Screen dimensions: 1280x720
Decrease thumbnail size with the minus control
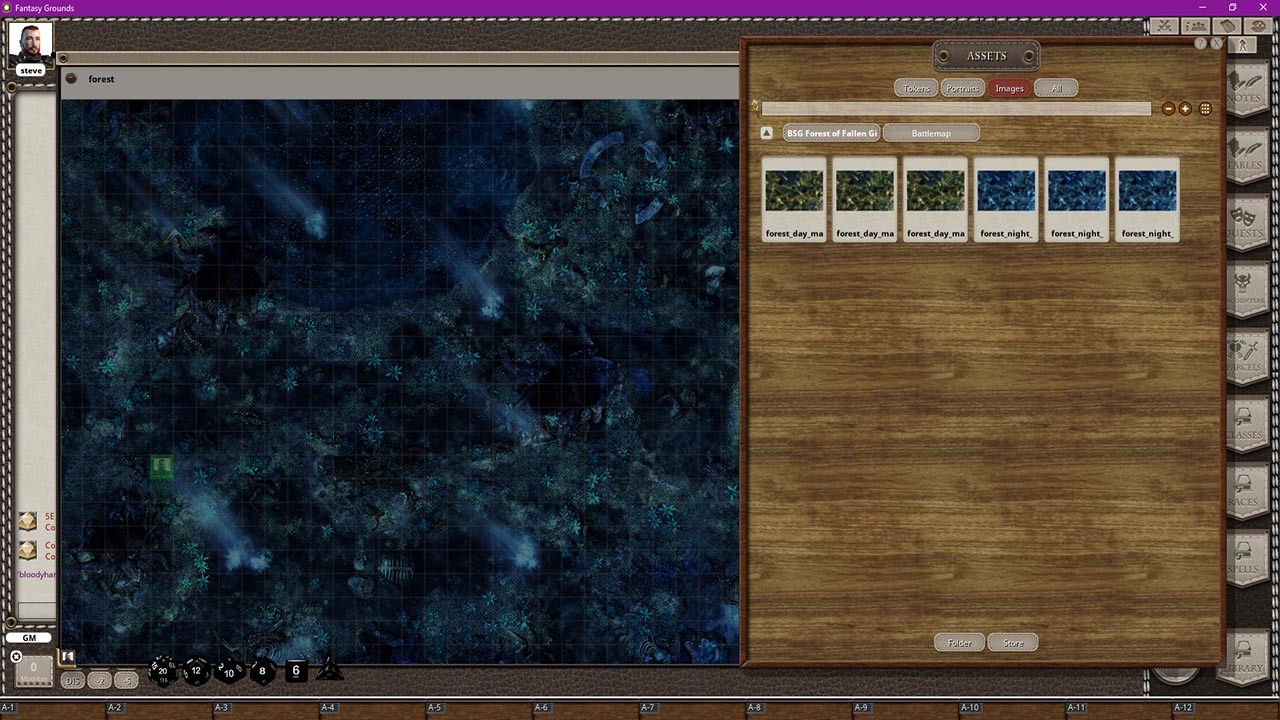[x=1169, y=108]
